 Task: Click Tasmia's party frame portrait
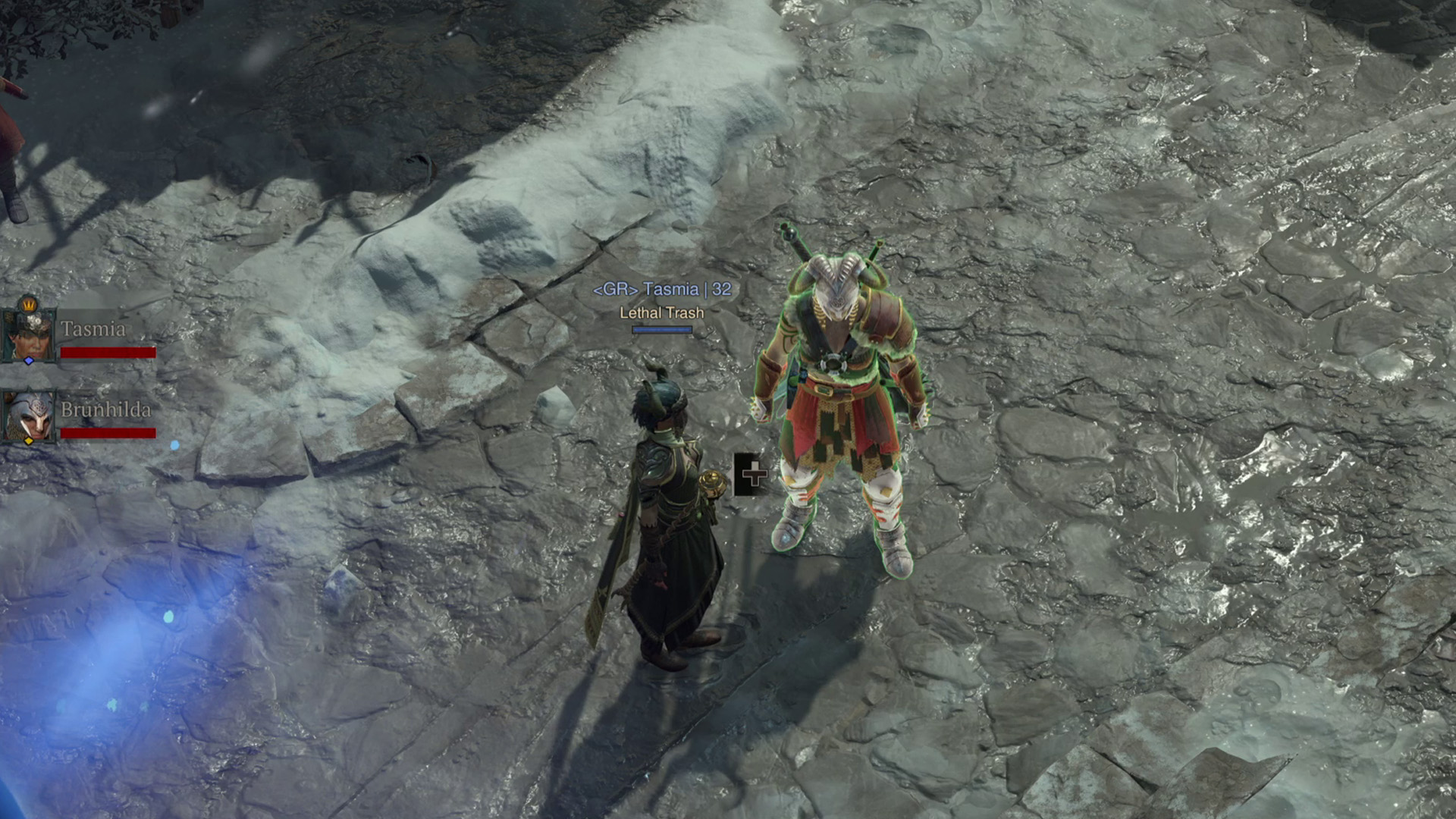tap(27, 335)
